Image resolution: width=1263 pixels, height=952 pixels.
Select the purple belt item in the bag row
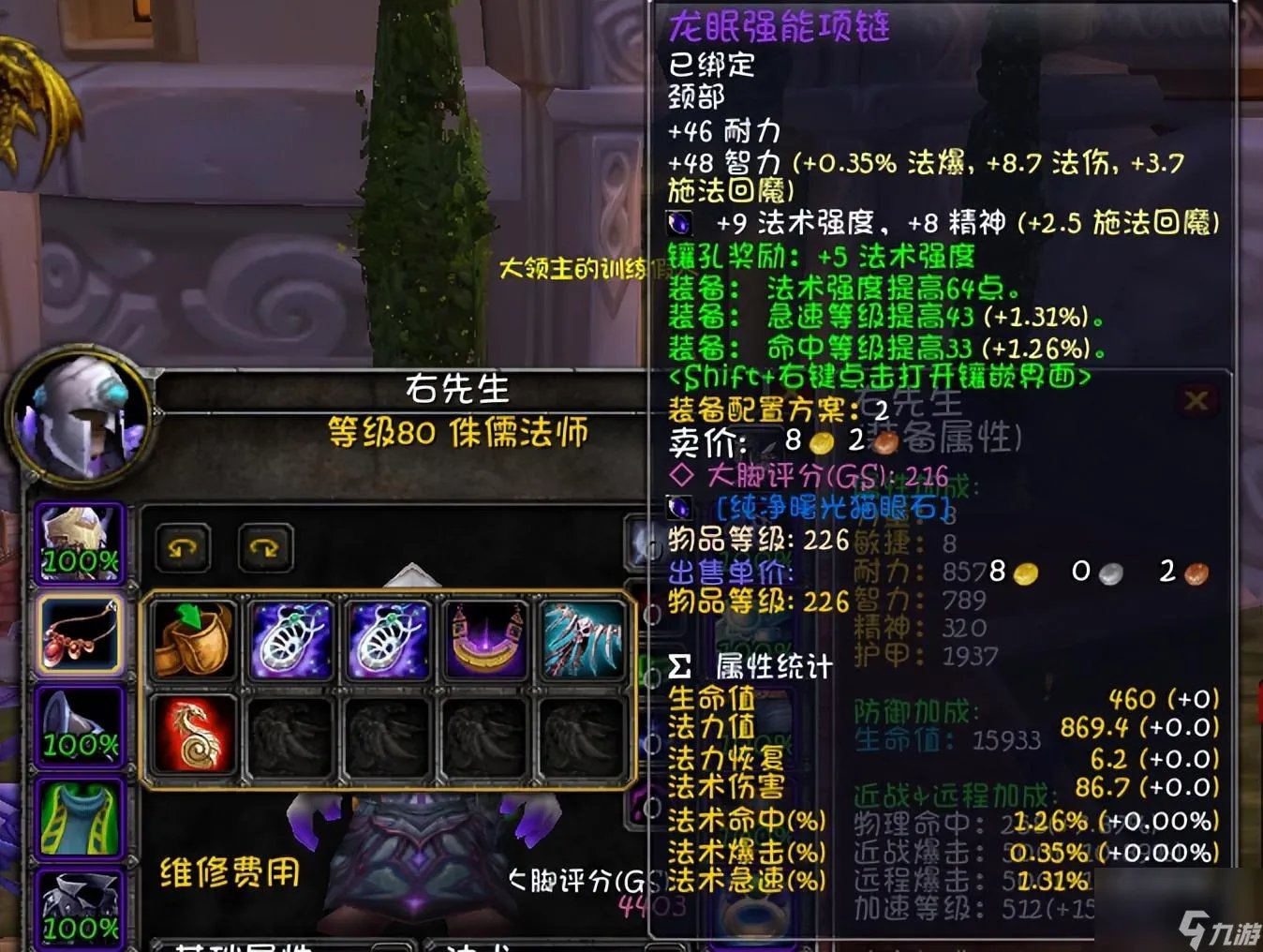485,641
